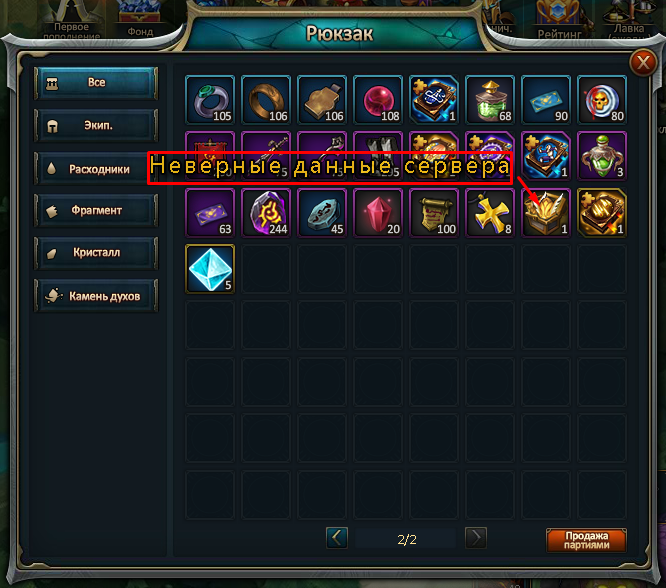This screenshot has width=666, height=588.
Task: Pick the green potion jar with 68
Action: [490, 100]
